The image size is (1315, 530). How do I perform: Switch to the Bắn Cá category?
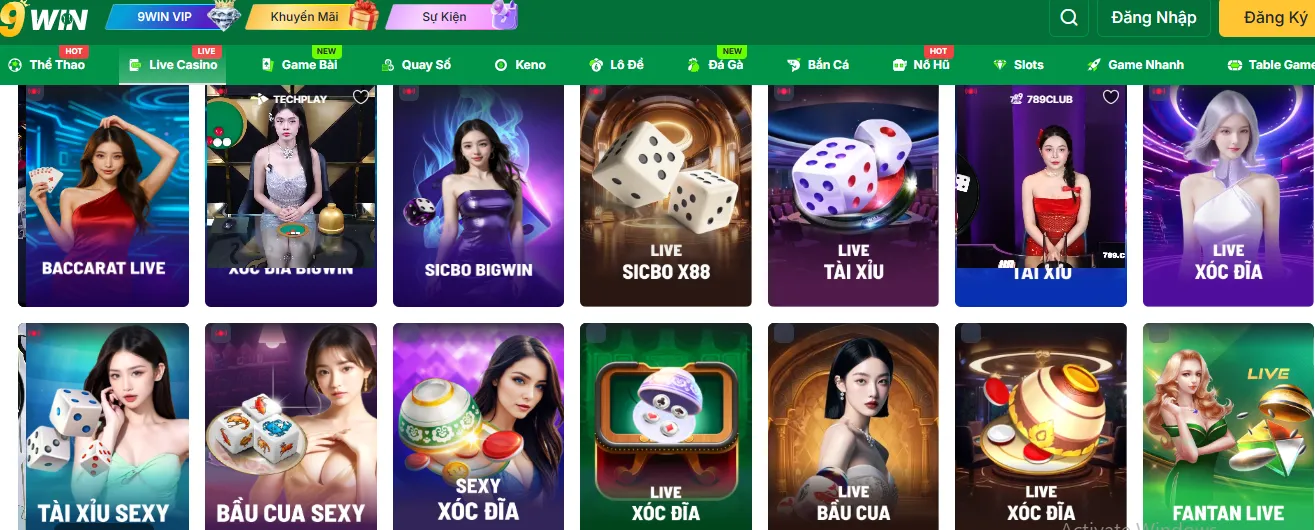(818, 65)
